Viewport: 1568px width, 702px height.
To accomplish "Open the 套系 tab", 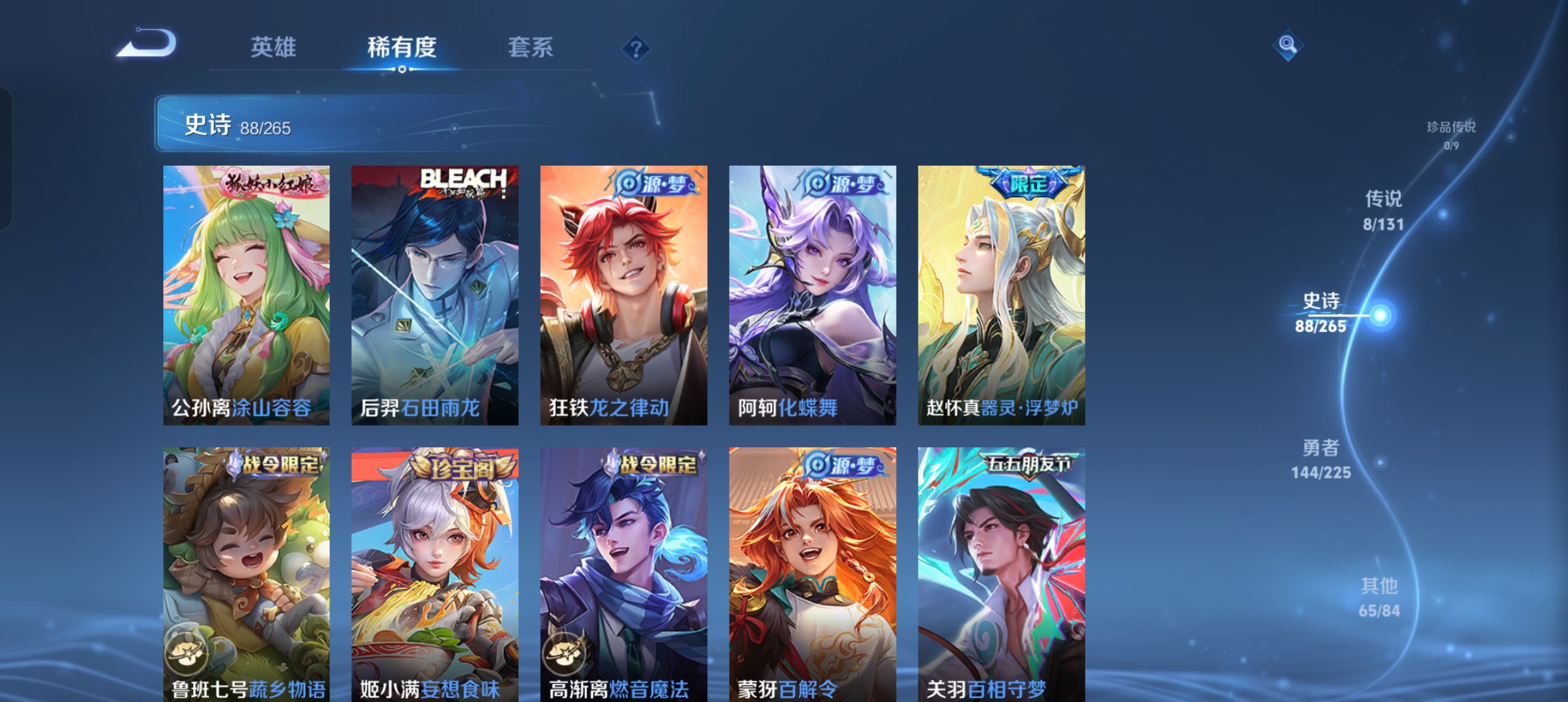I will pyautogui.click(x=530, y=47).
